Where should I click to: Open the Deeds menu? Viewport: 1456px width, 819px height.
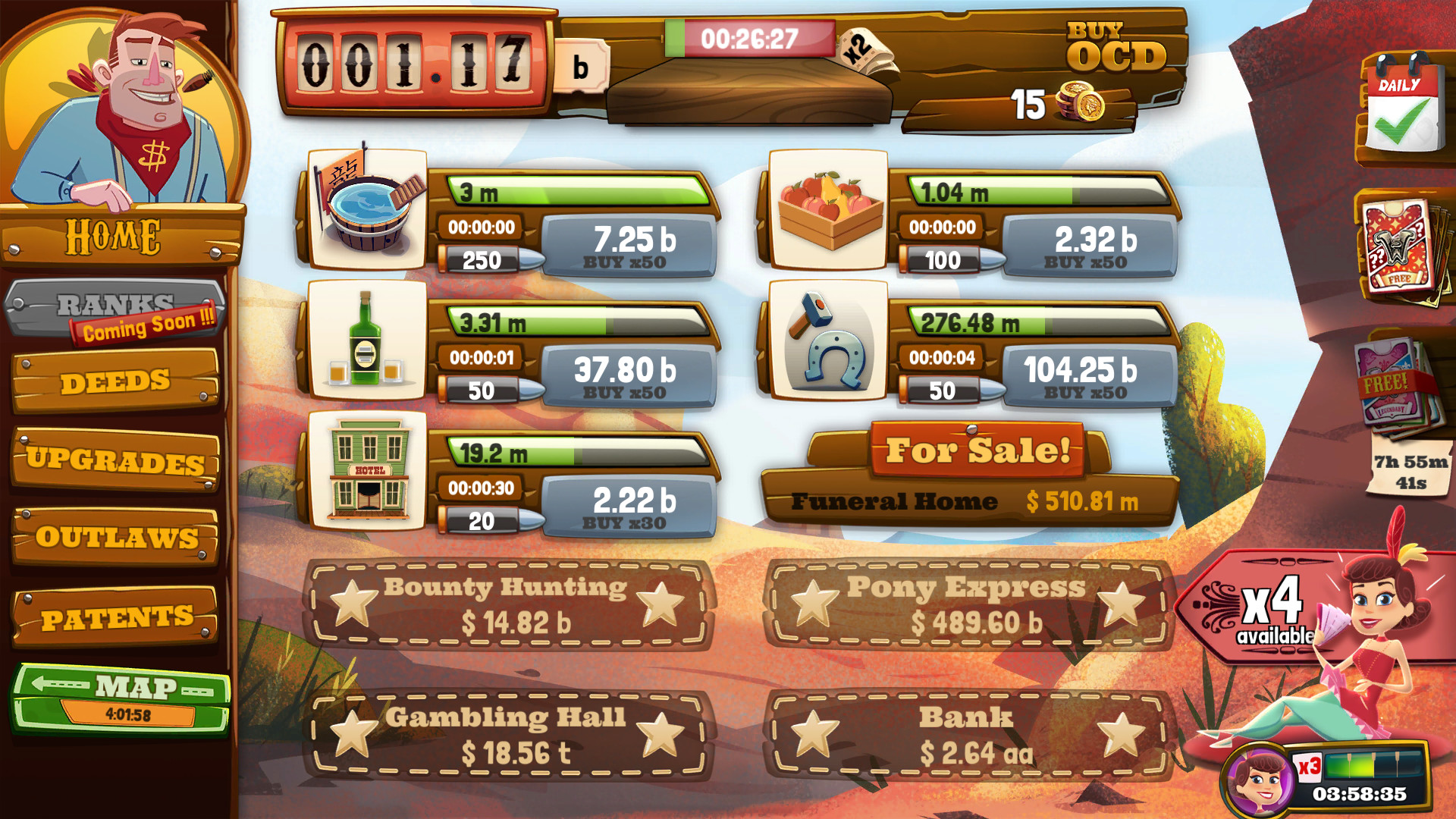[115, 382]
